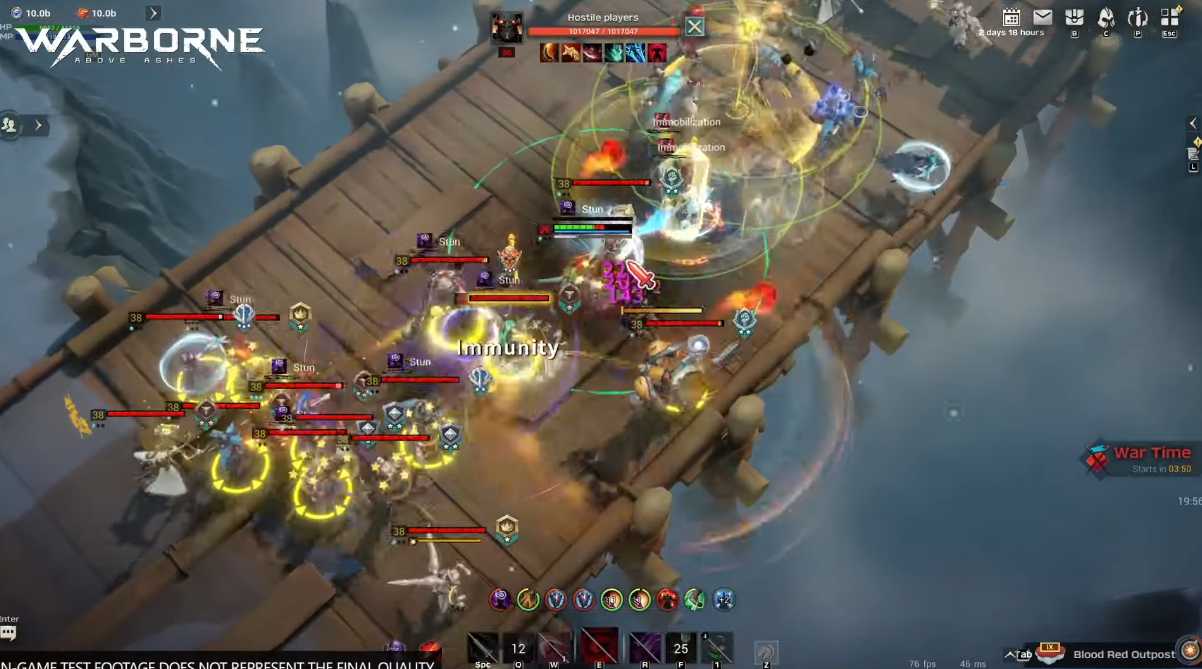The height and width of the screenshot is (669, 1202).
Task: Activate the Q ability slot showing 12
Action: [x=517, y=648]
